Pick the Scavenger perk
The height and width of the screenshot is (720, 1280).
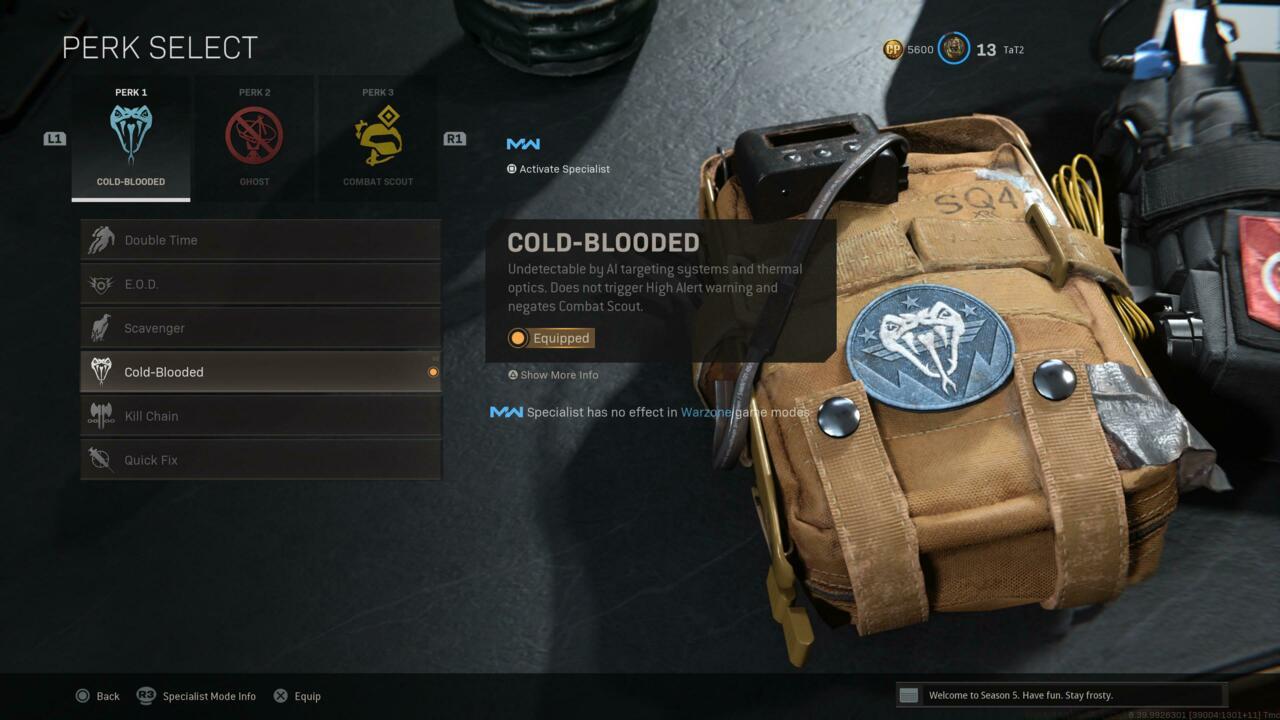tap(260, 328)
